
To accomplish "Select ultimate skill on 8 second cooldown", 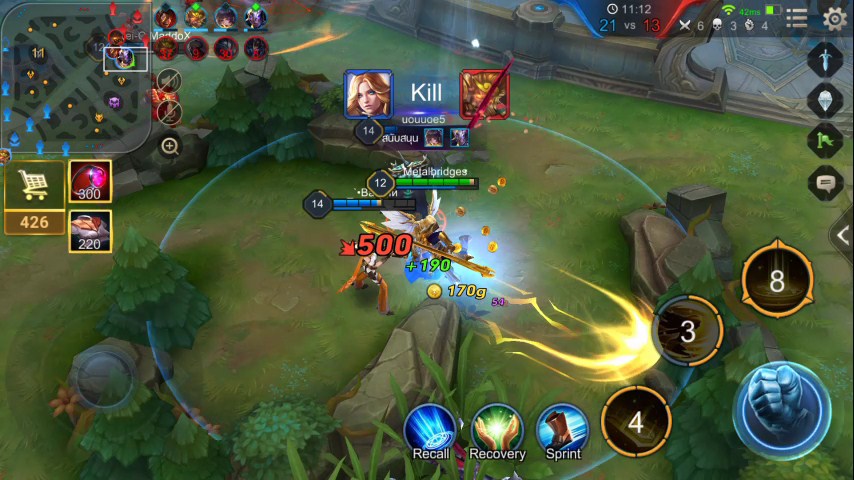I will (777, 281).
